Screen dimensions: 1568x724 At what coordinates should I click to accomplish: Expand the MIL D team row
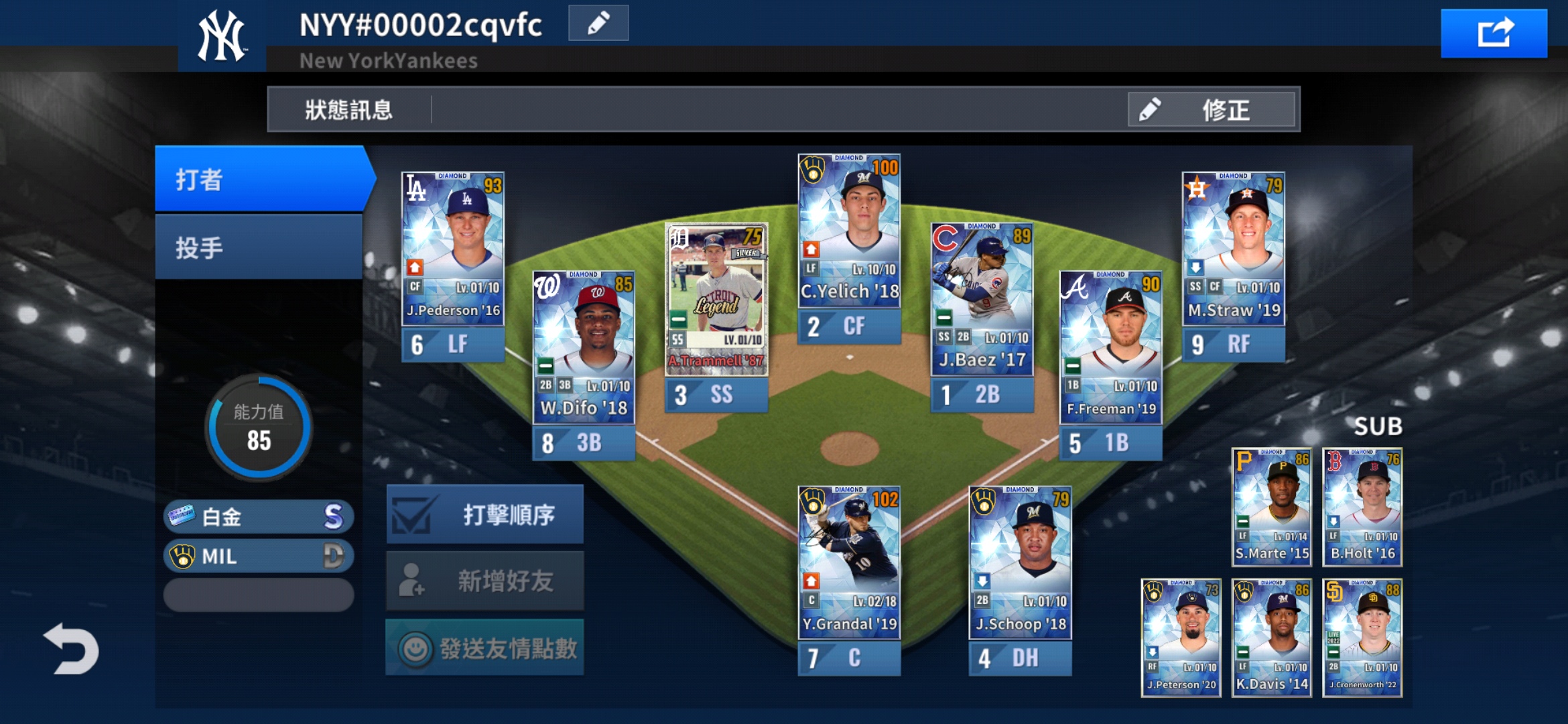(x=258, y=556)
